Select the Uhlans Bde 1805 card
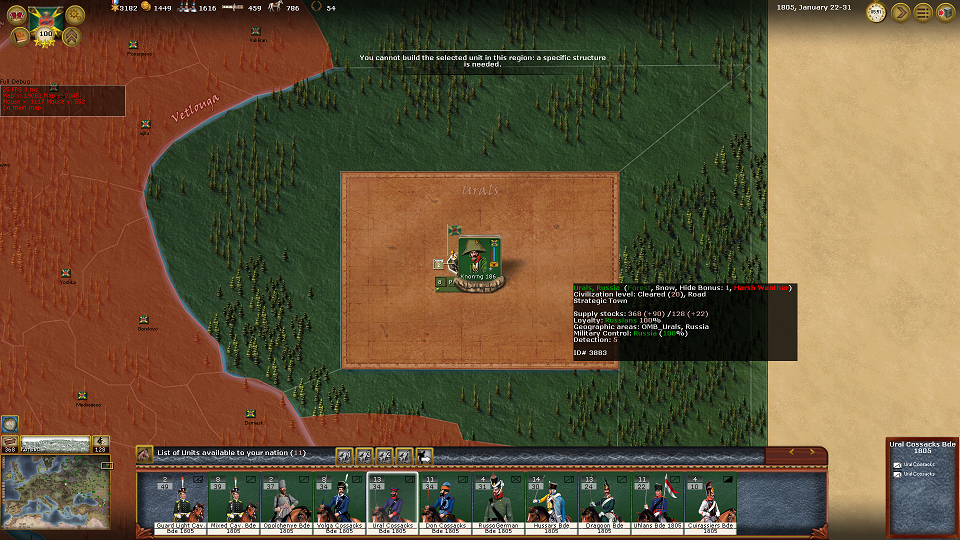 coord(658,502)
